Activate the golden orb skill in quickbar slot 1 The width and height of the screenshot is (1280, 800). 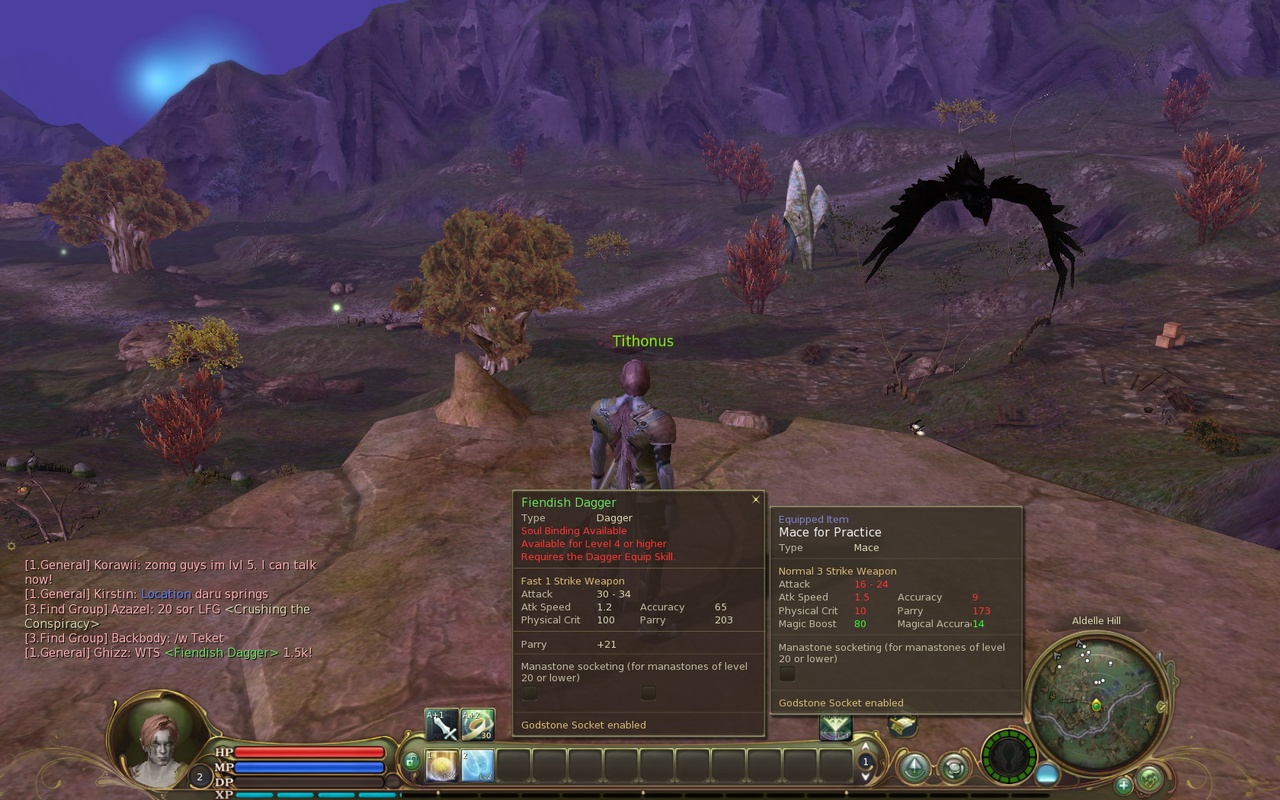click(x=441, y=765)
